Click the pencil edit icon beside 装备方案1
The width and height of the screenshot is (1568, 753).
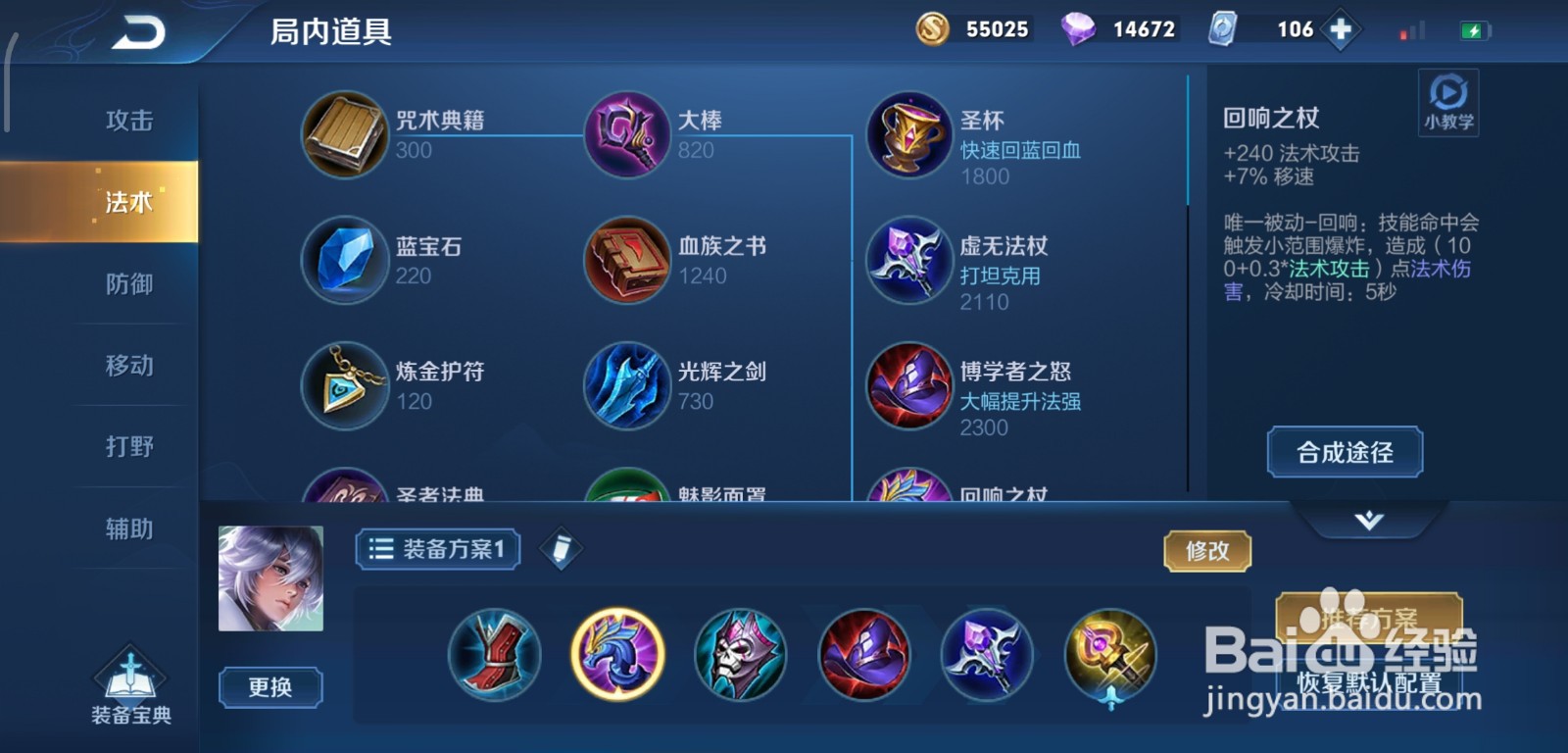[x=560, y=549]
